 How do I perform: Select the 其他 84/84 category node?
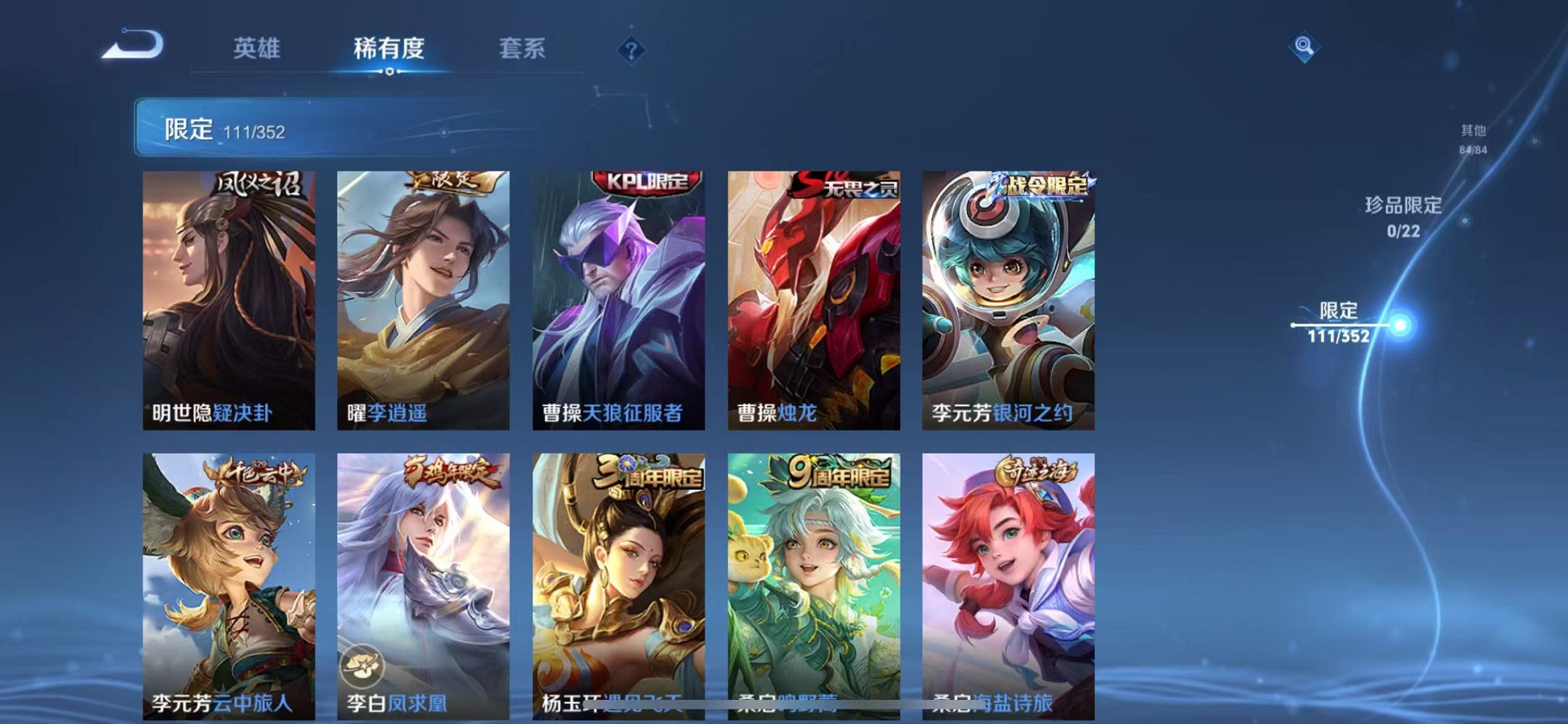[x=1473, y=138]
